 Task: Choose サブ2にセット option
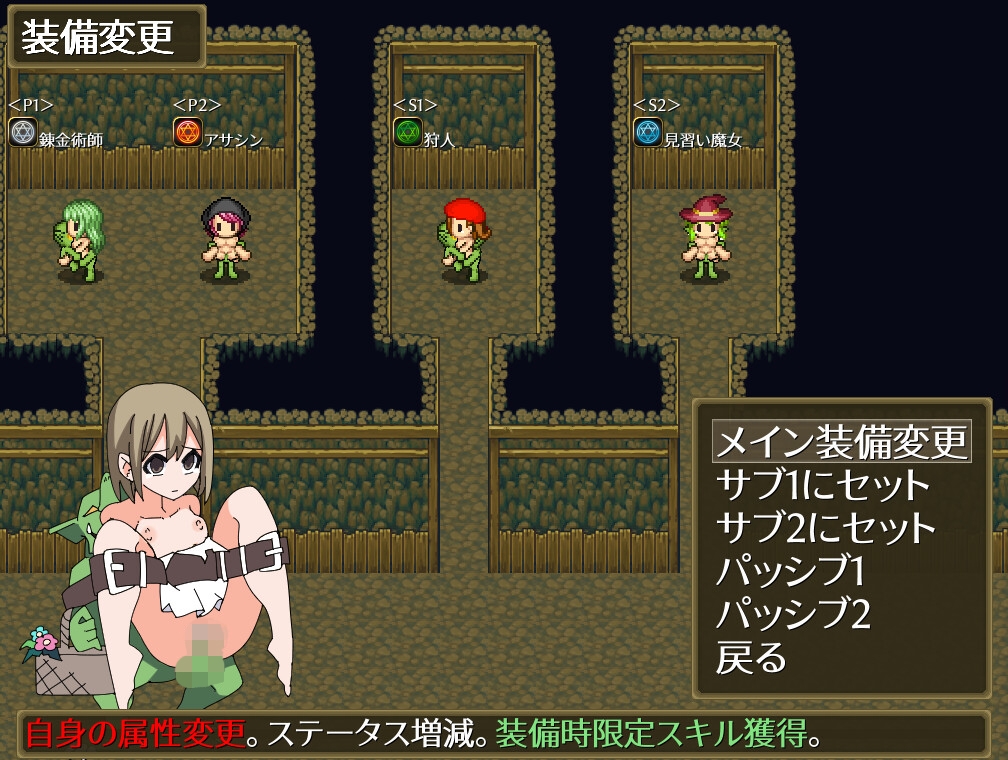click(826, 528)
